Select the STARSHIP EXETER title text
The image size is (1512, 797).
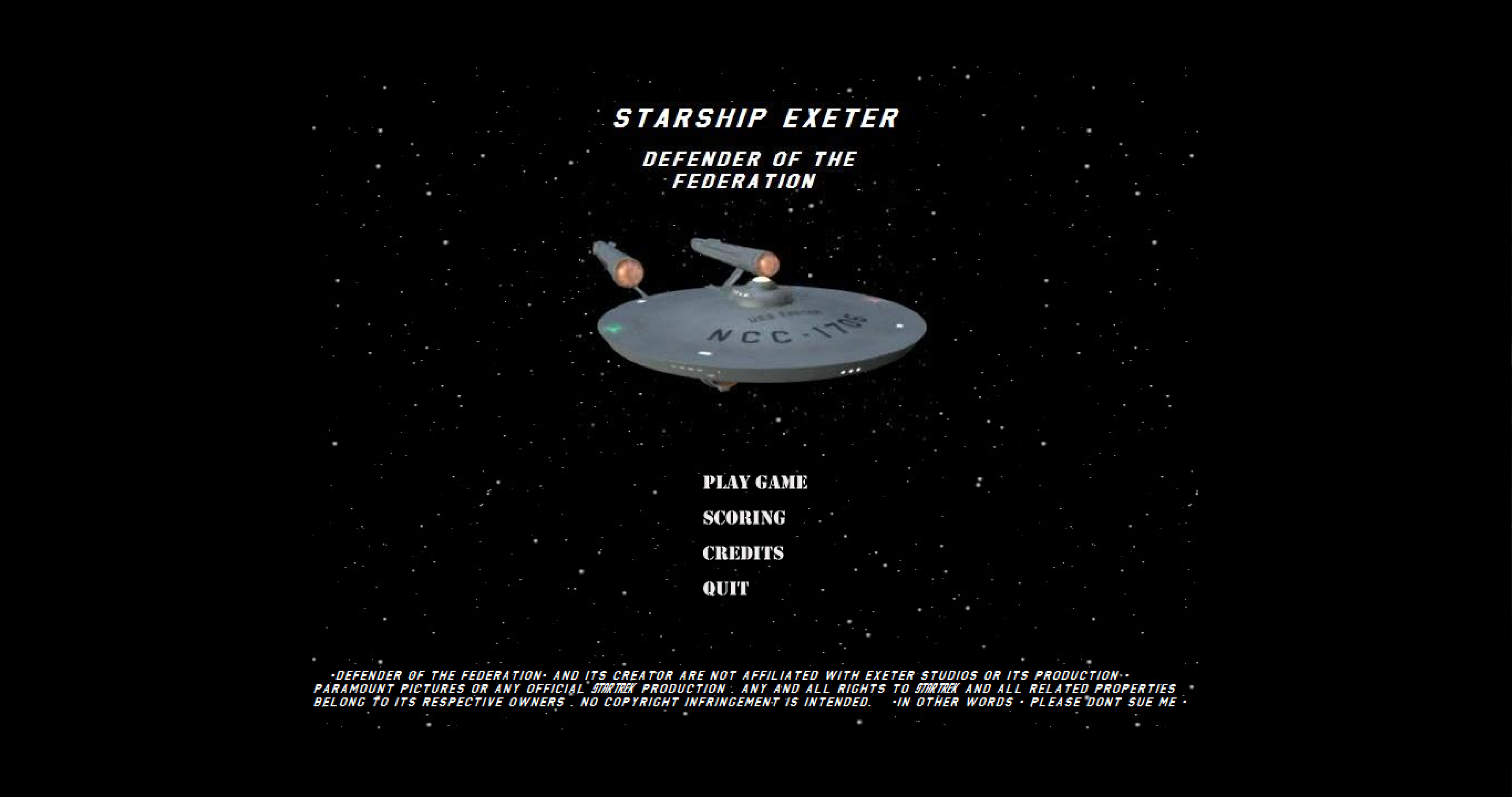click(x=756, y=118)
